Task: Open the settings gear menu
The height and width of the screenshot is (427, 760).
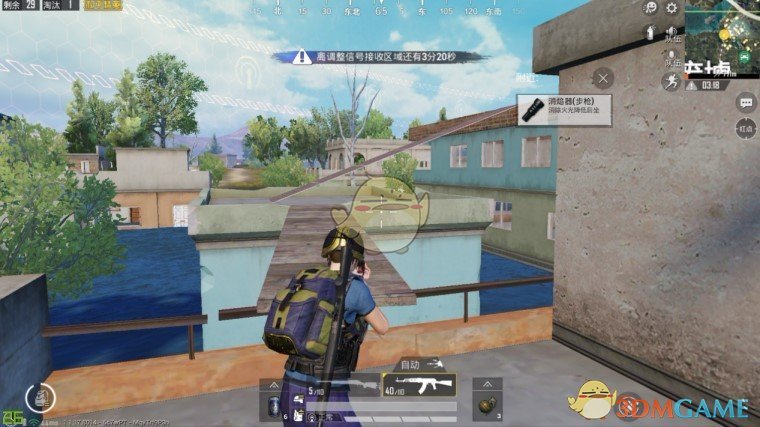Action: (671, 8)
